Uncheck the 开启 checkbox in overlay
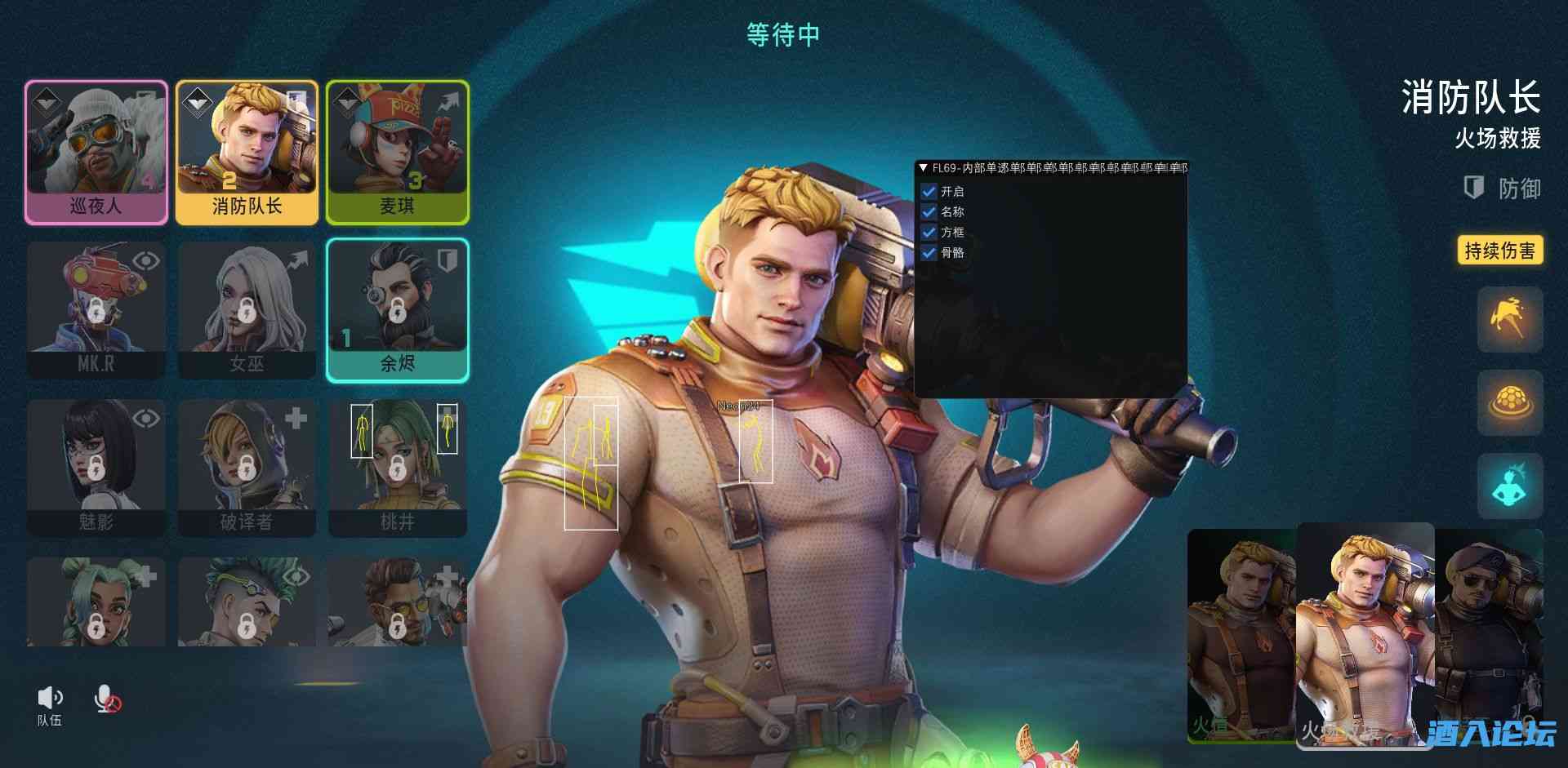Image resolution: width=1568 pixels, height=768 pixels. (929, 192)
